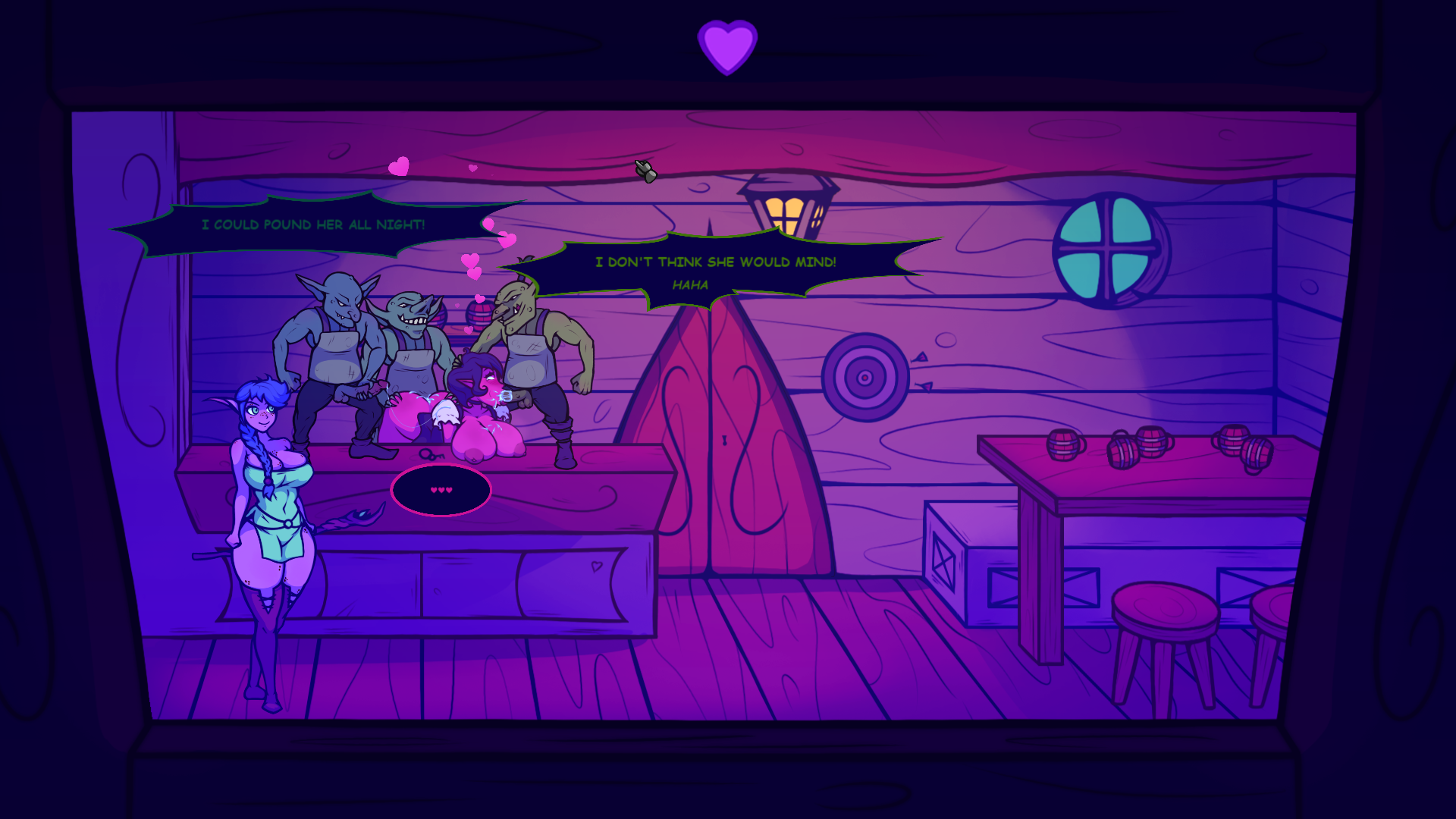
Task: Click the 'I DON'T THINK SHE WOULD MIND!' bubble
Action: 716,263
